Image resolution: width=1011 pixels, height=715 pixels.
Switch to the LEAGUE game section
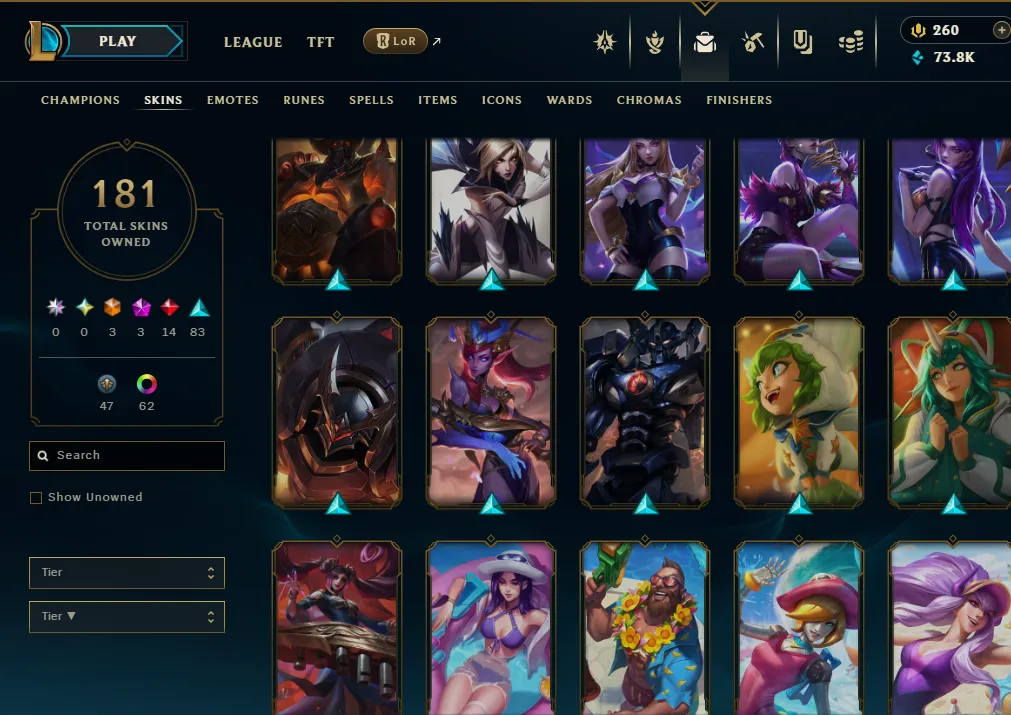click(253, 42)
